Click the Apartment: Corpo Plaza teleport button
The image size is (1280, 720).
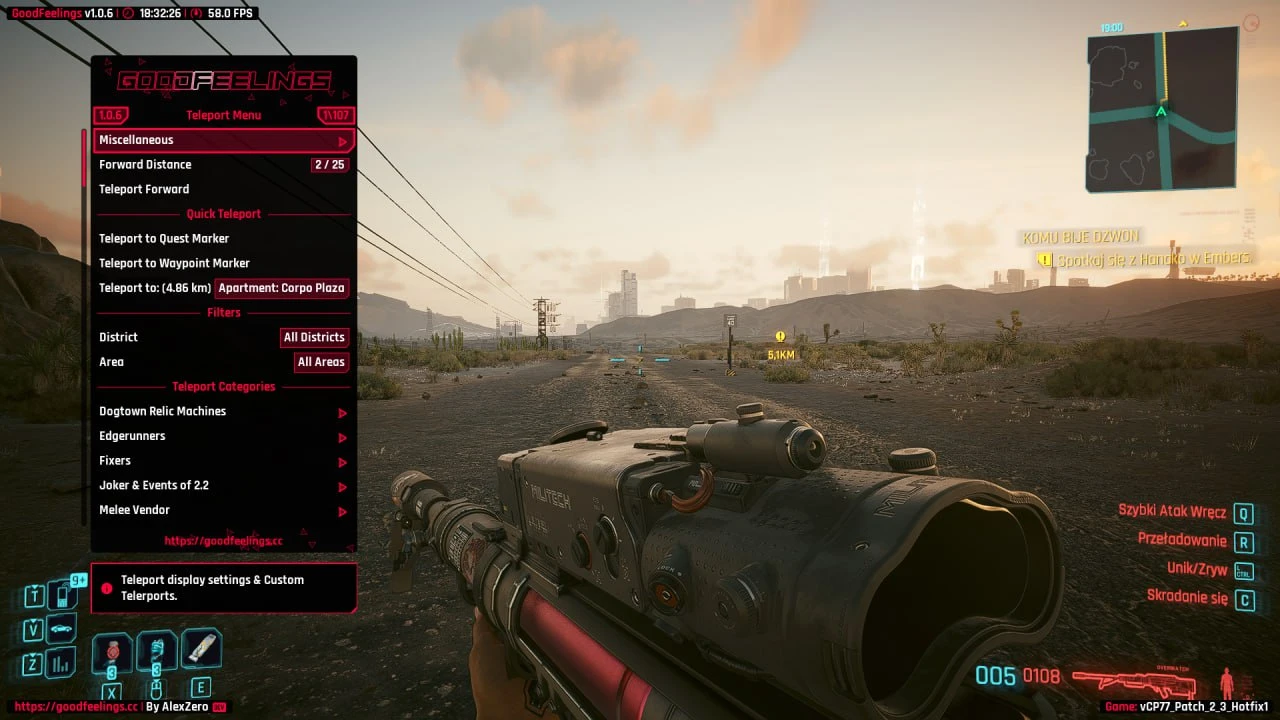282,288
